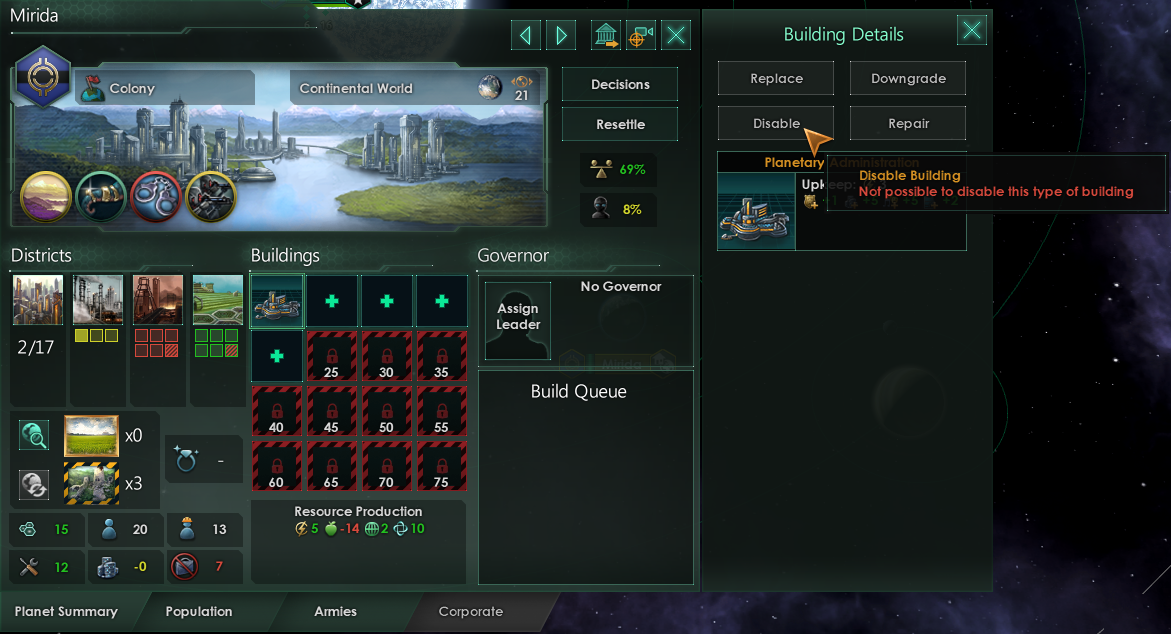Open the planet Decisions menu
Image resolution: width=1171 pixels, height=634 pixels.
coord(620,85)
